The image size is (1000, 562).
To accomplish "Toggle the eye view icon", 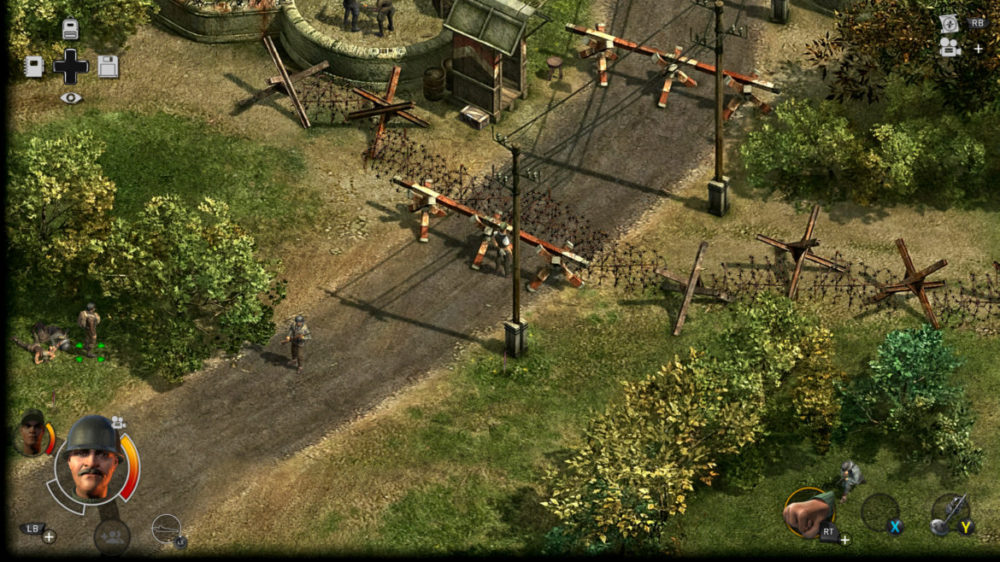I will [70, 98].
